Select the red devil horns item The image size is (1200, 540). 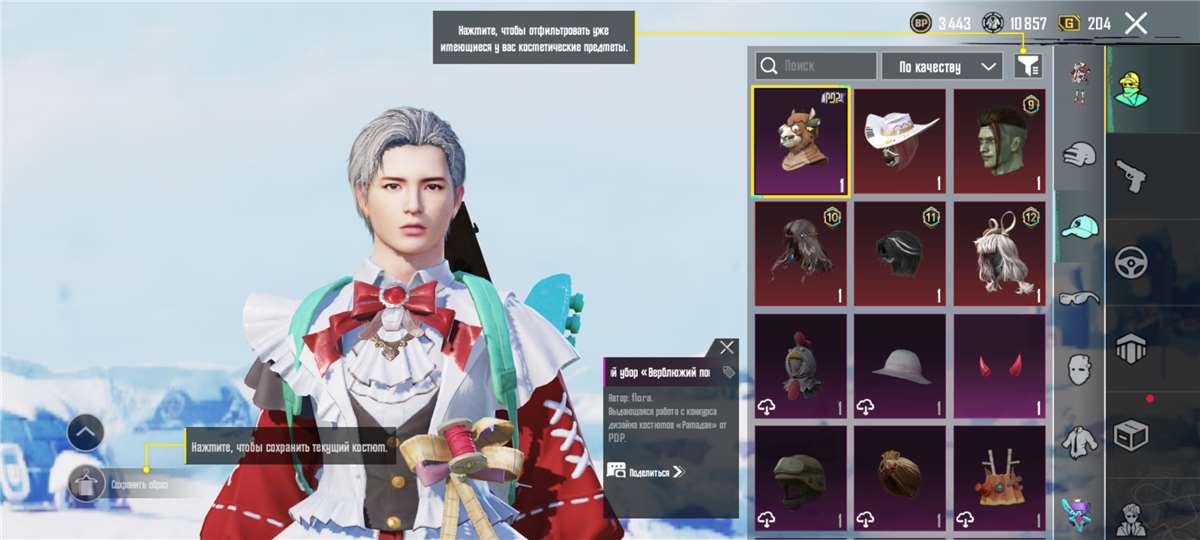point(998,366)
